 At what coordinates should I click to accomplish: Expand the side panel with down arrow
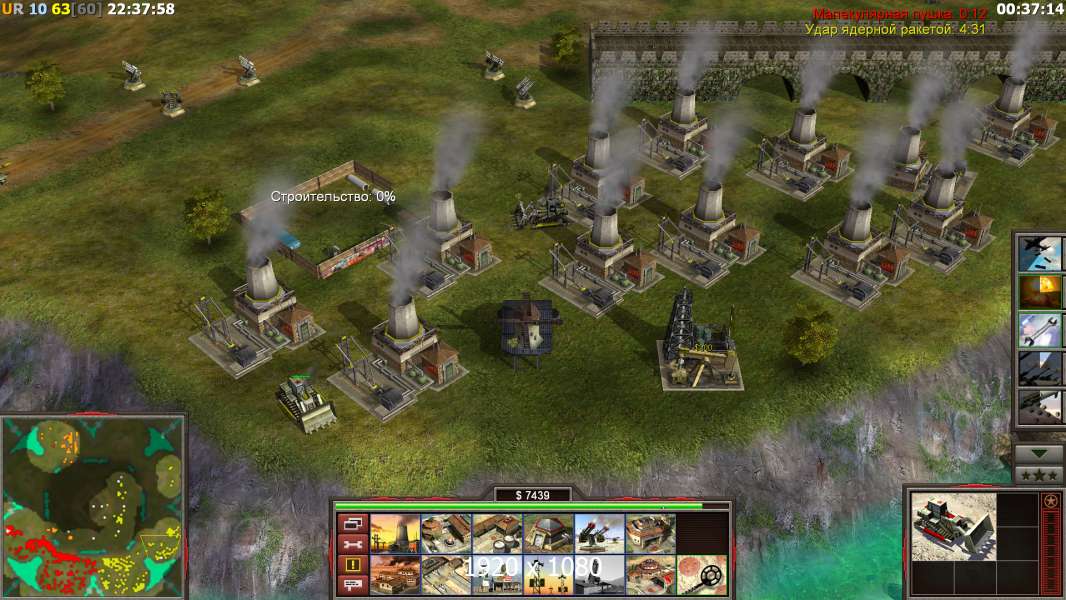(1039, 454)
